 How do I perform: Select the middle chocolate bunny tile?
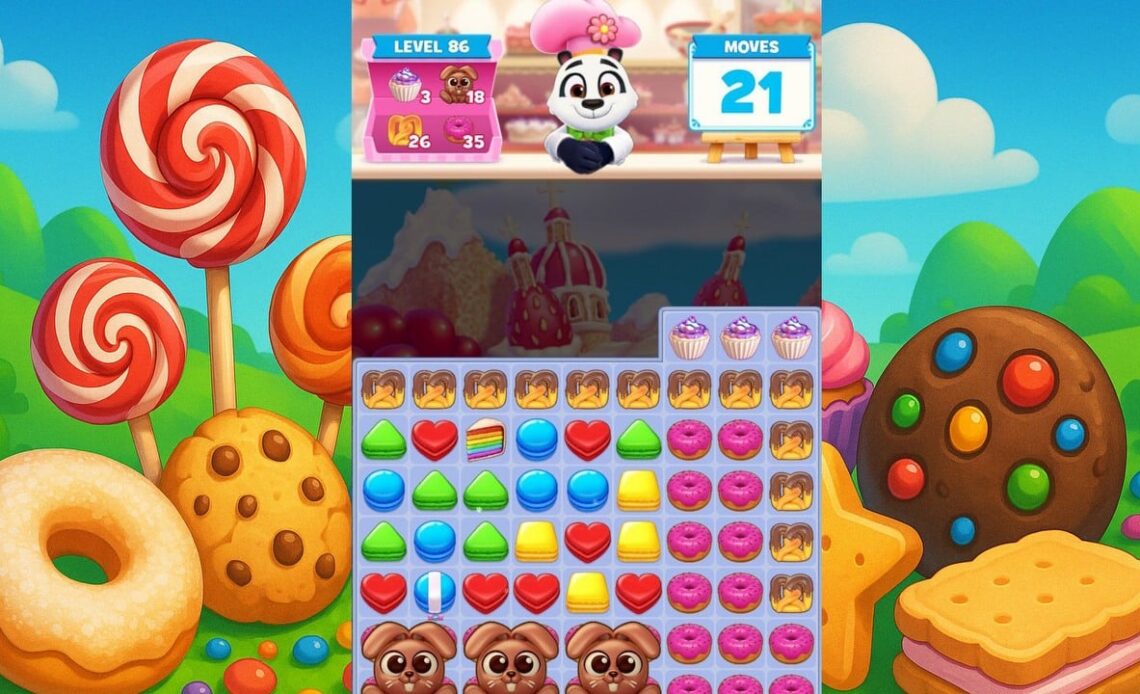tap(511, 656)
